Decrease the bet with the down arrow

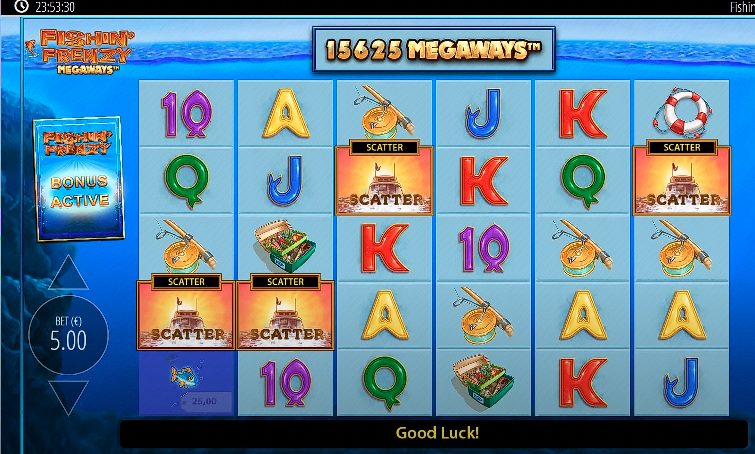(68, 396)
